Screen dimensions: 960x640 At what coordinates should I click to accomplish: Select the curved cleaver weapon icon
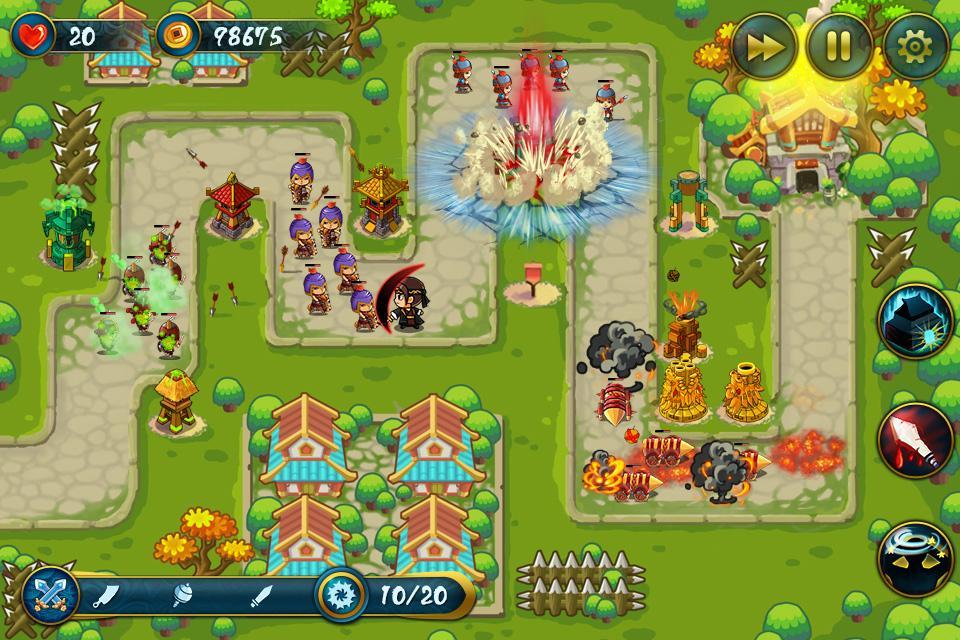coord(106,597)
